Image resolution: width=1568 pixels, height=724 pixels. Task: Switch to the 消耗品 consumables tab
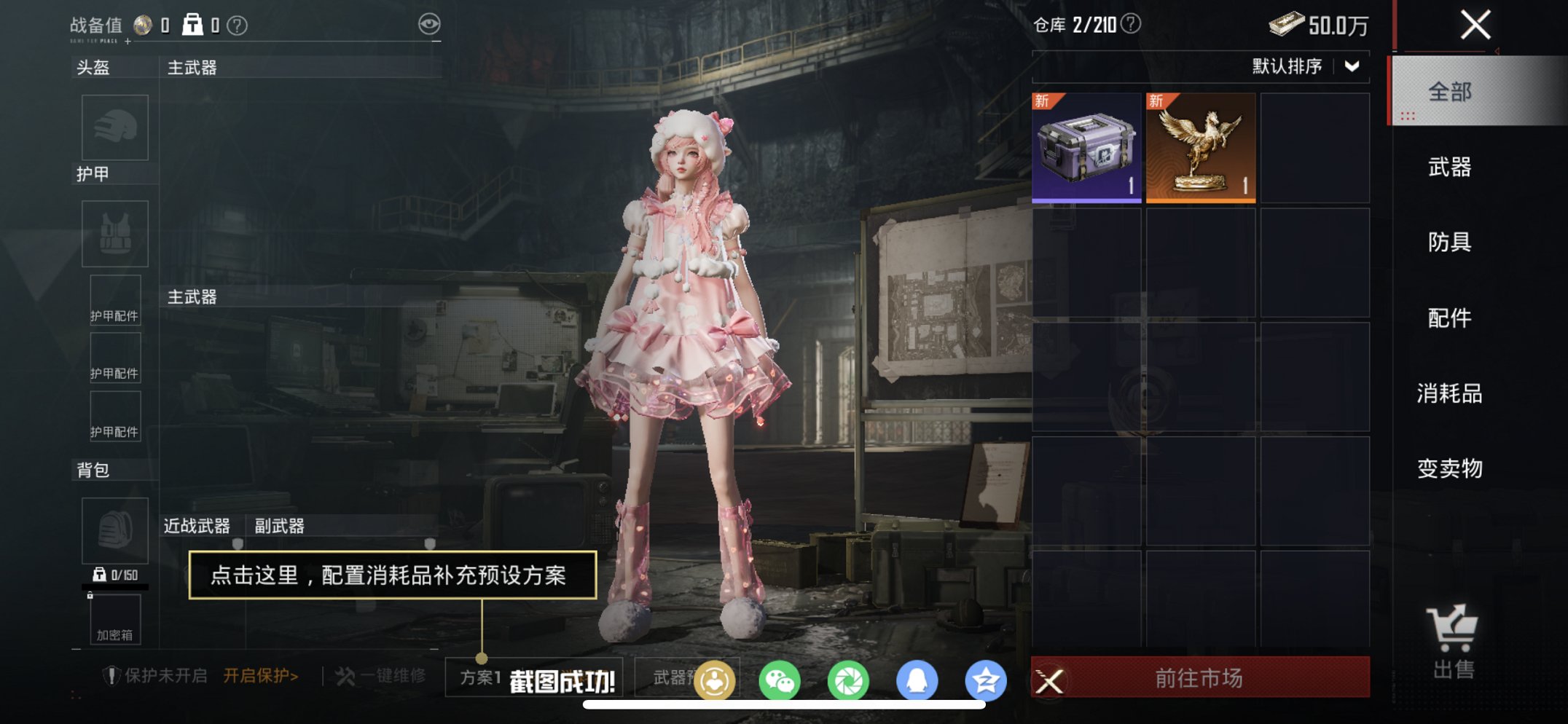coord(1451,394)
